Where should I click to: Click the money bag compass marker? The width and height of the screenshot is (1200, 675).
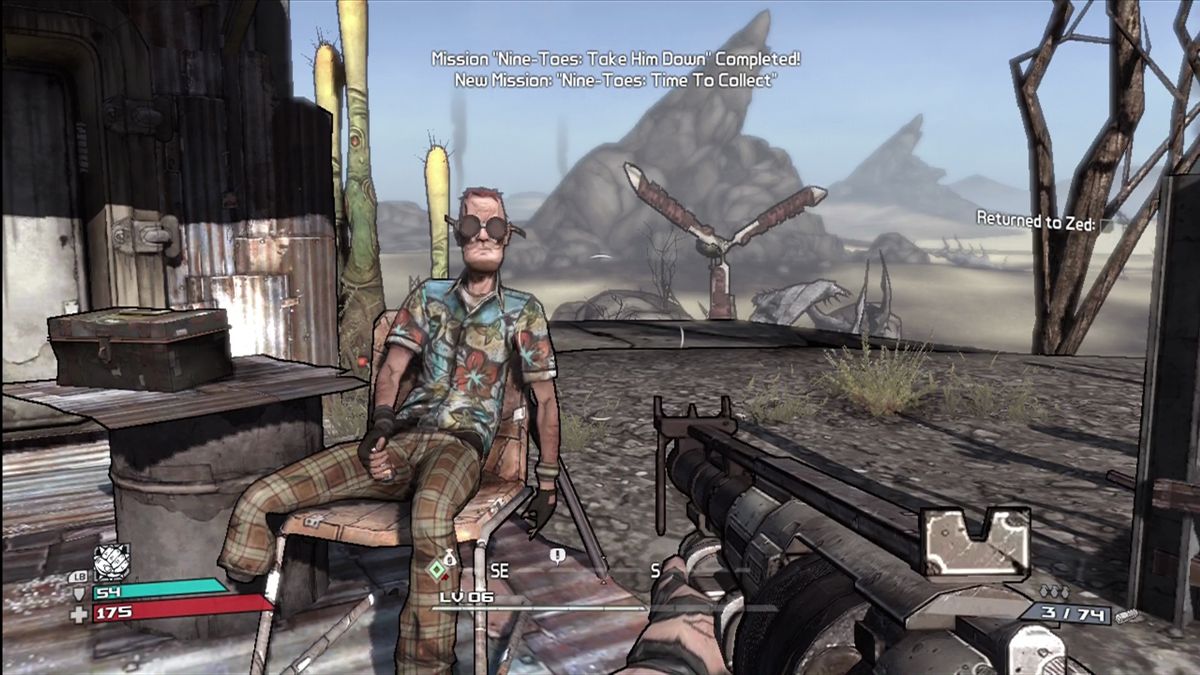[450, 554]
